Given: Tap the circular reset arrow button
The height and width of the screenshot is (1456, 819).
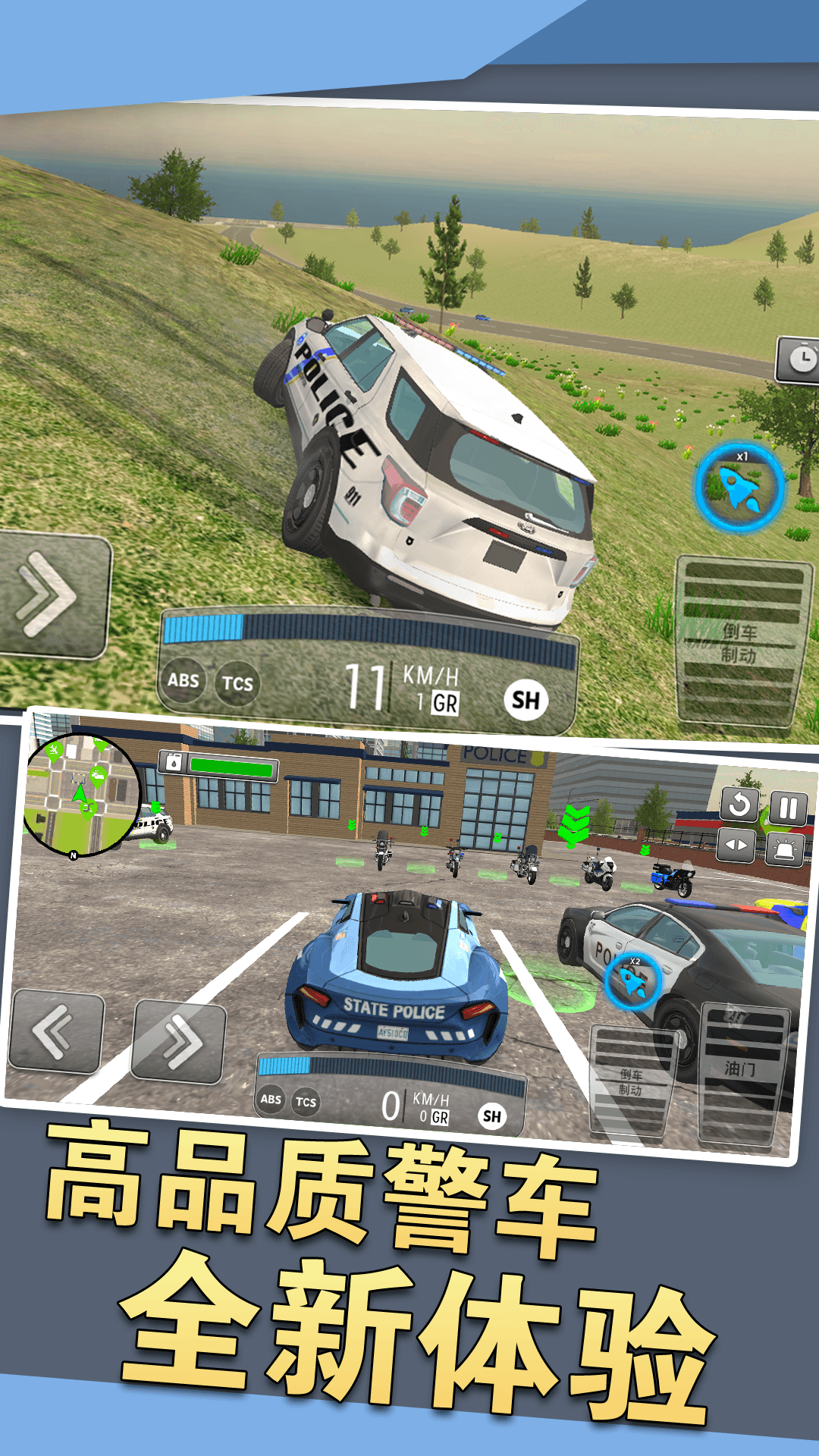Looking at the screenshot, I should (739, 805).
